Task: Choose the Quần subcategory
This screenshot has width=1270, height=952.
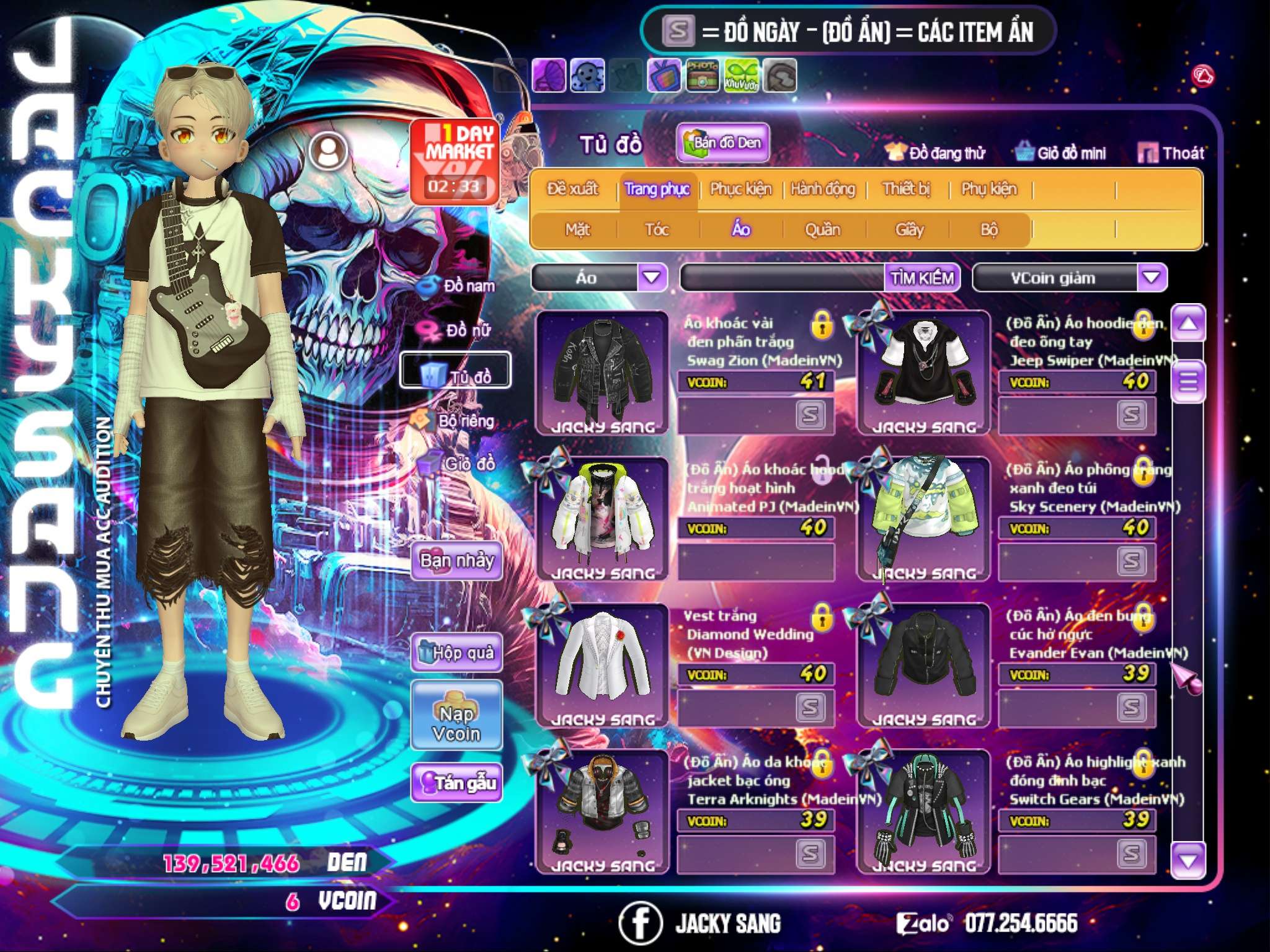Action: (822, 230)
